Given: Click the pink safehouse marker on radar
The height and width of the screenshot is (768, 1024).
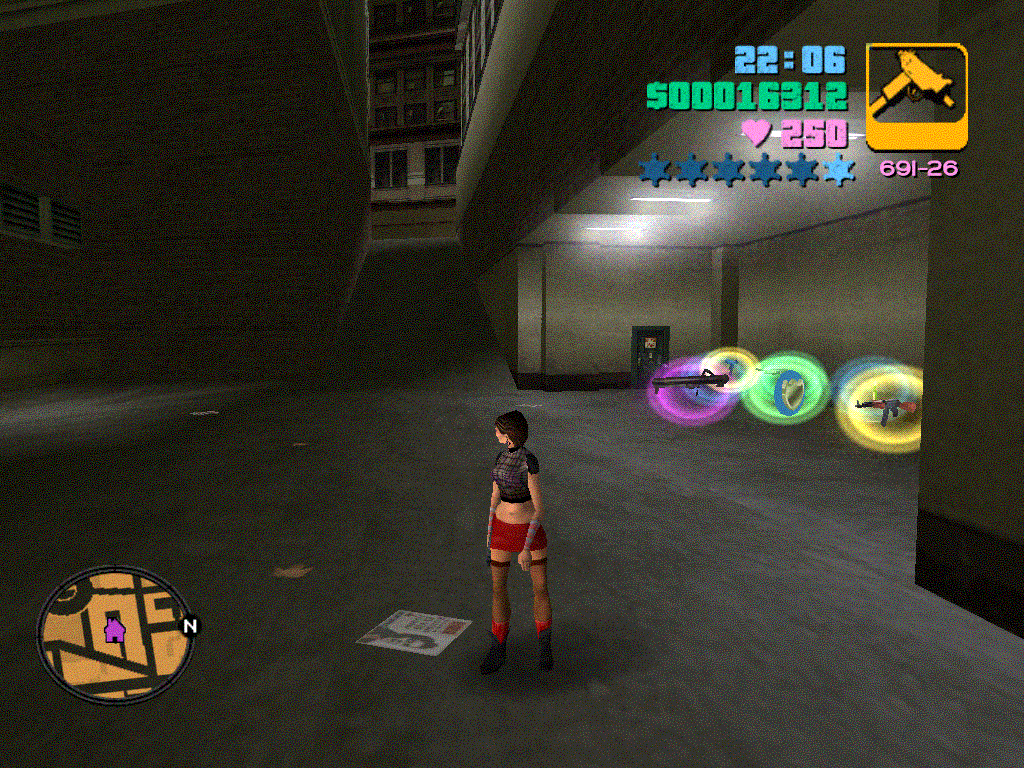Looking at the screenshot, I should tap(114, 630).
